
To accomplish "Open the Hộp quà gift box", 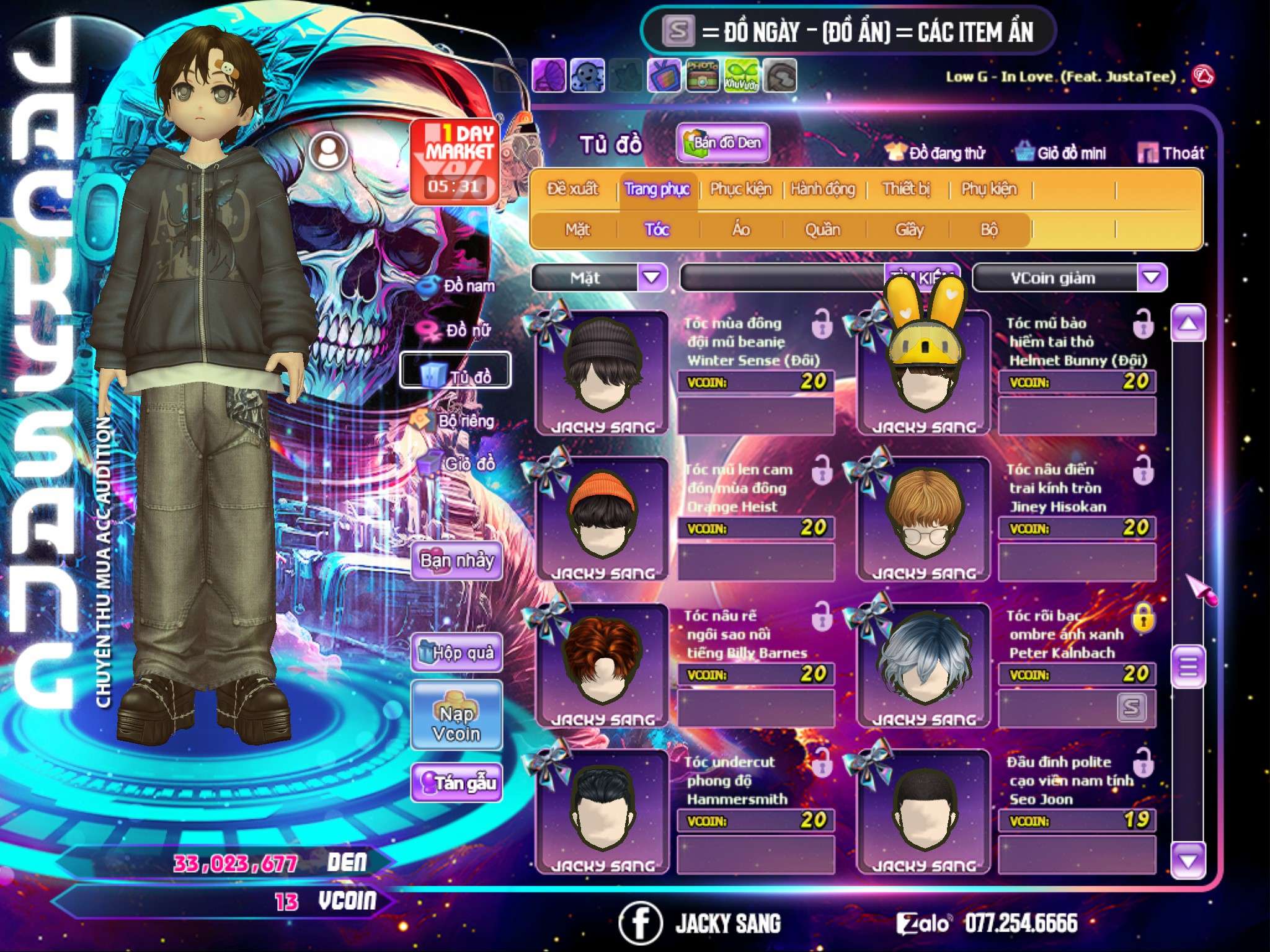I will 456,653.
